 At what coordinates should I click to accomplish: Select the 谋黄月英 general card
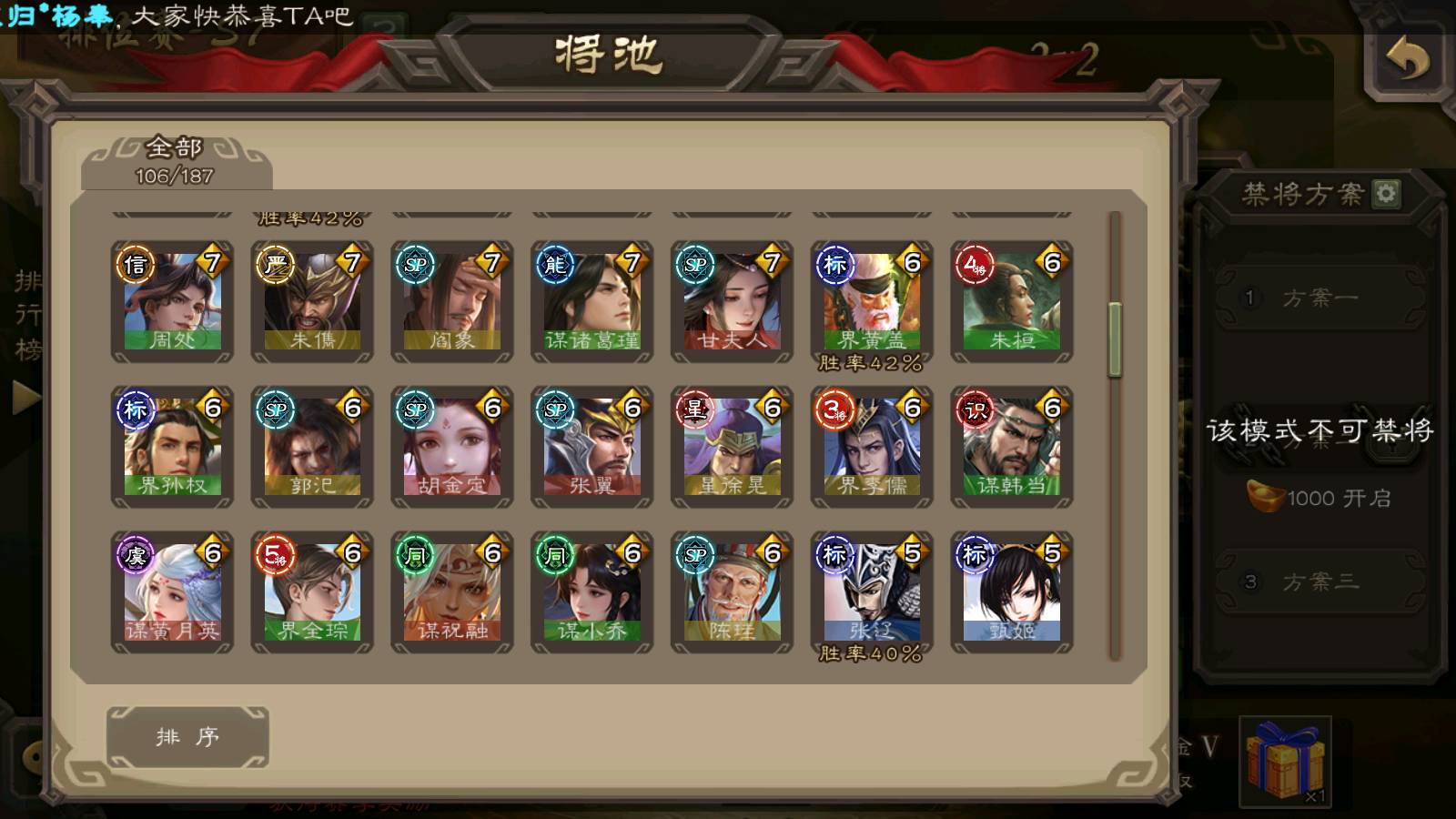[x=173, y=592]
